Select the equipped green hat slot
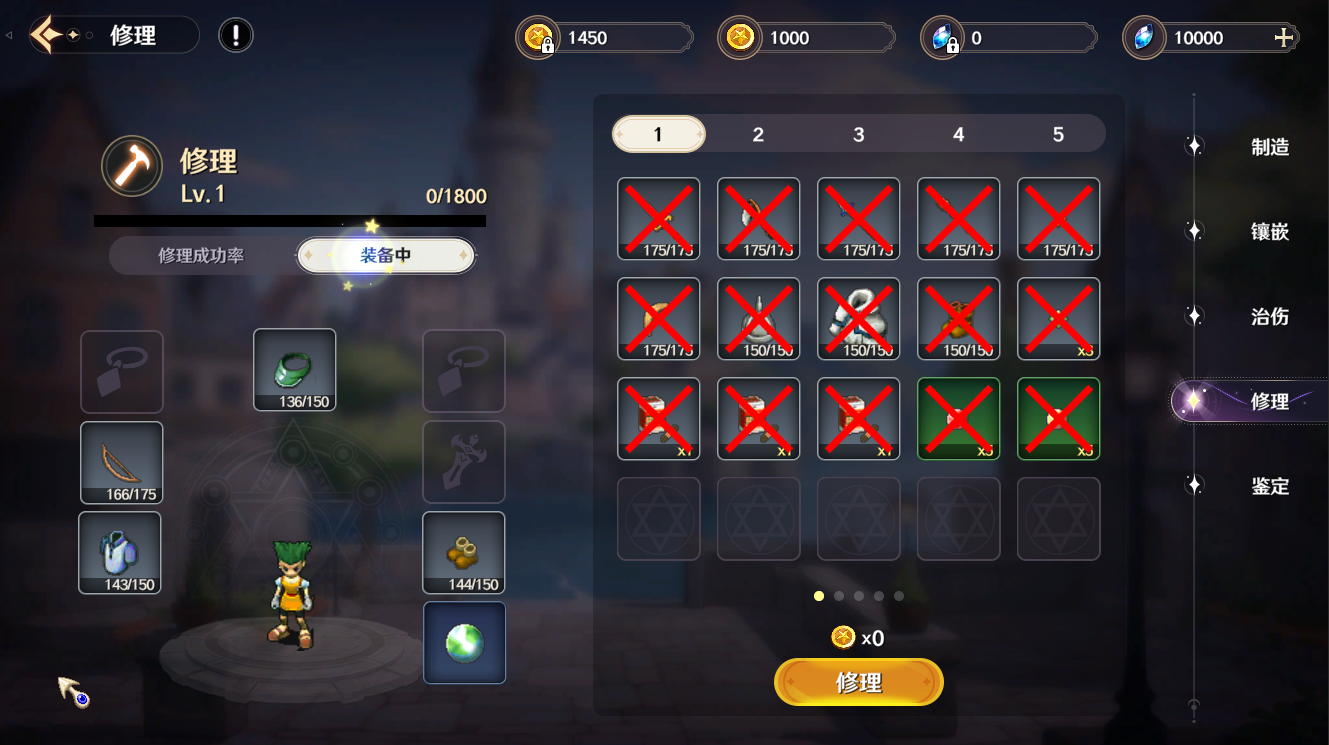Screen dimensions: 1329x745 (294, 369)
